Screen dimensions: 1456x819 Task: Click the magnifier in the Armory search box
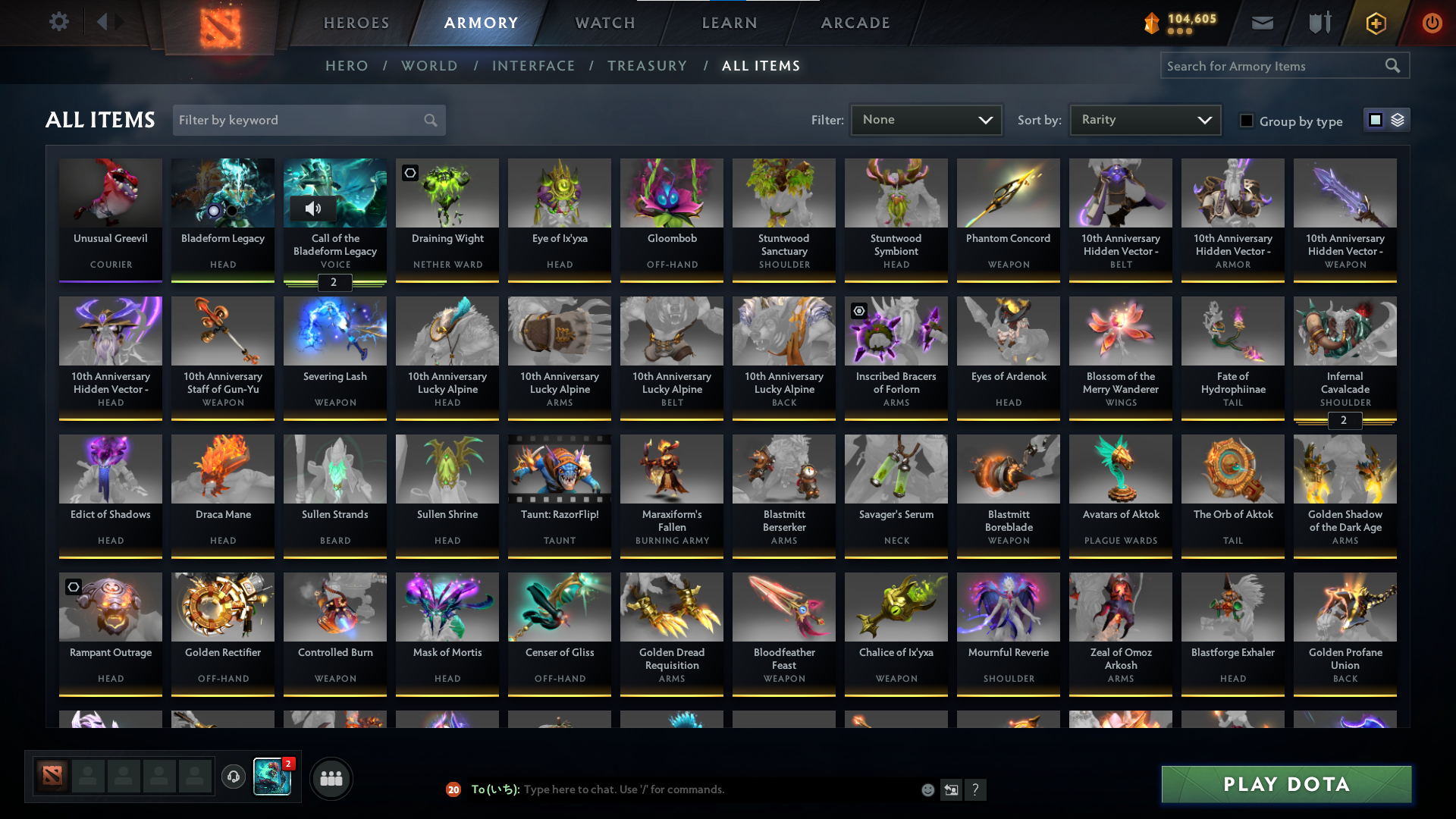click(x=1394, y=65)
